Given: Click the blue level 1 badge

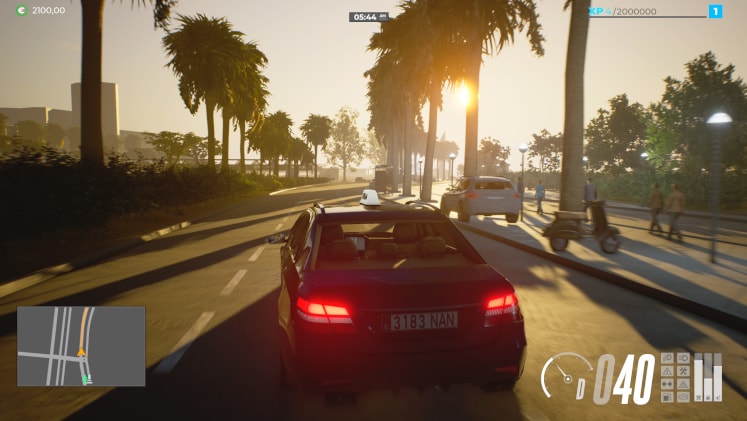Looking at the screenshot, I should pos(715,11).
